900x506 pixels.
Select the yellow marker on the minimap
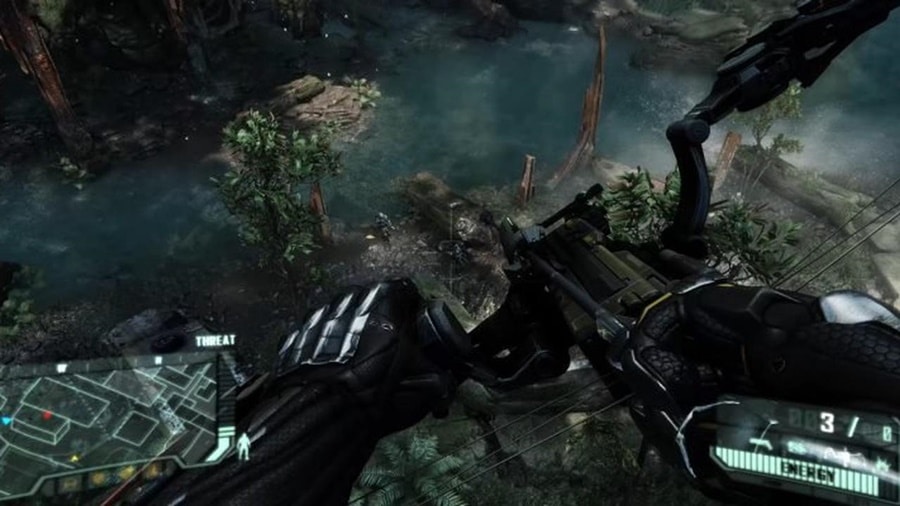tap(73, 458)
